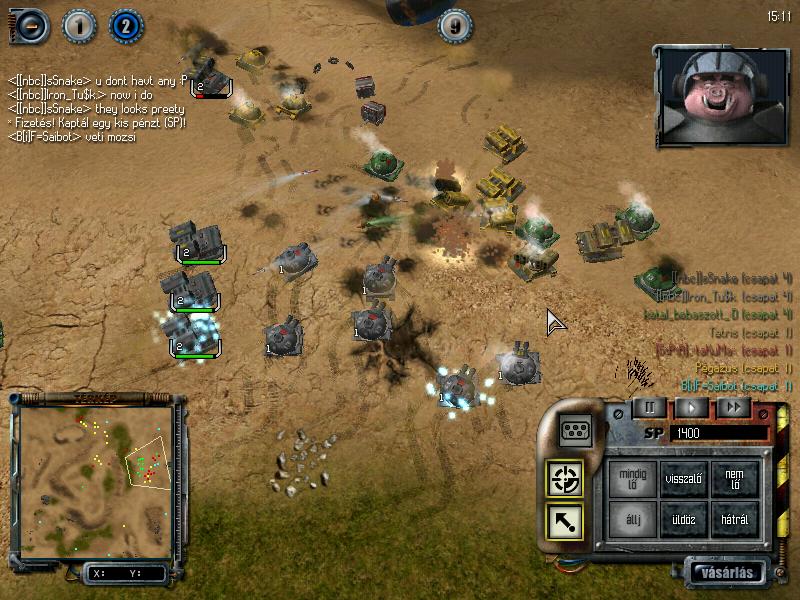800x600 pixels.
Task: Activate the 'üldöz' pursue command
Action: pyautogui.click(x=684, y=520)
